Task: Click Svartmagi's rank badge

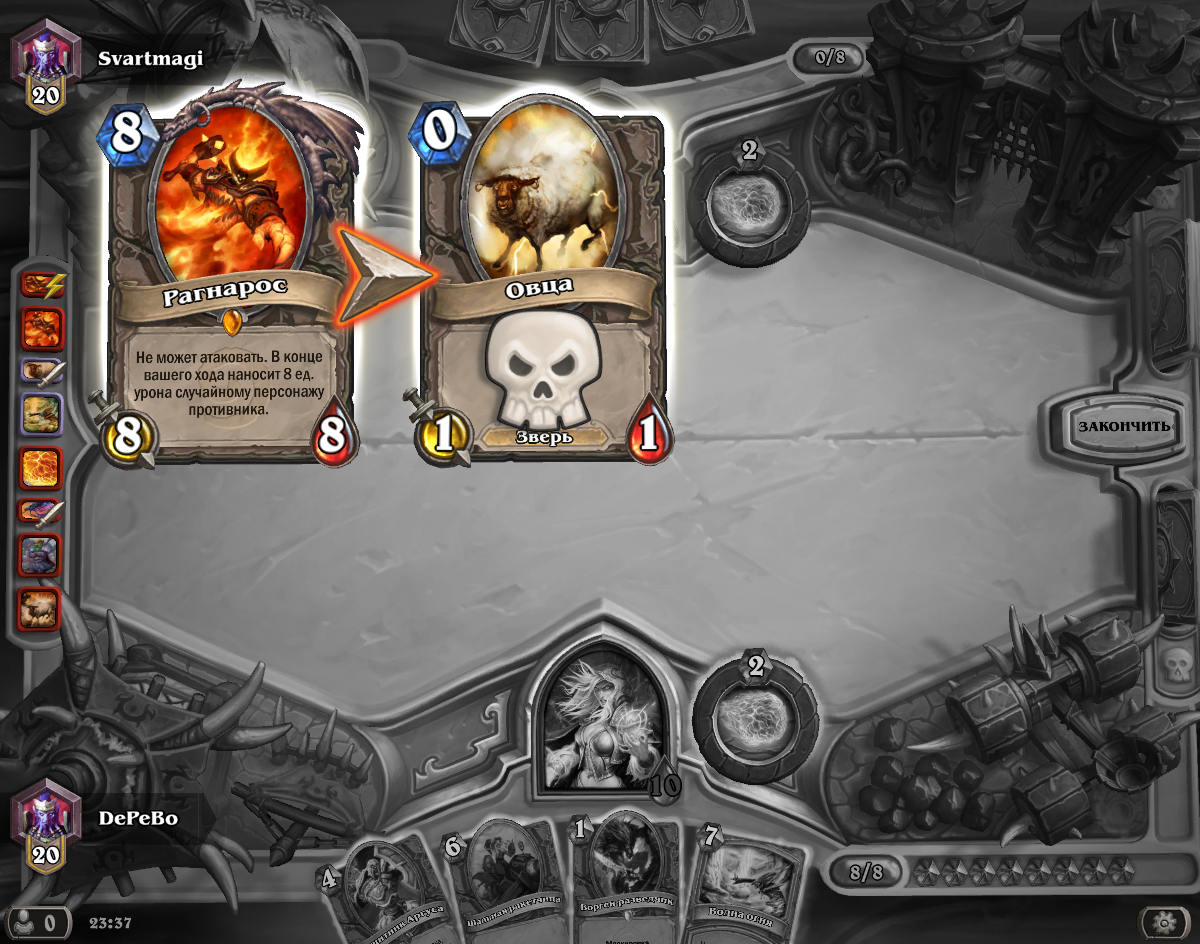Action: click(44, 72)
